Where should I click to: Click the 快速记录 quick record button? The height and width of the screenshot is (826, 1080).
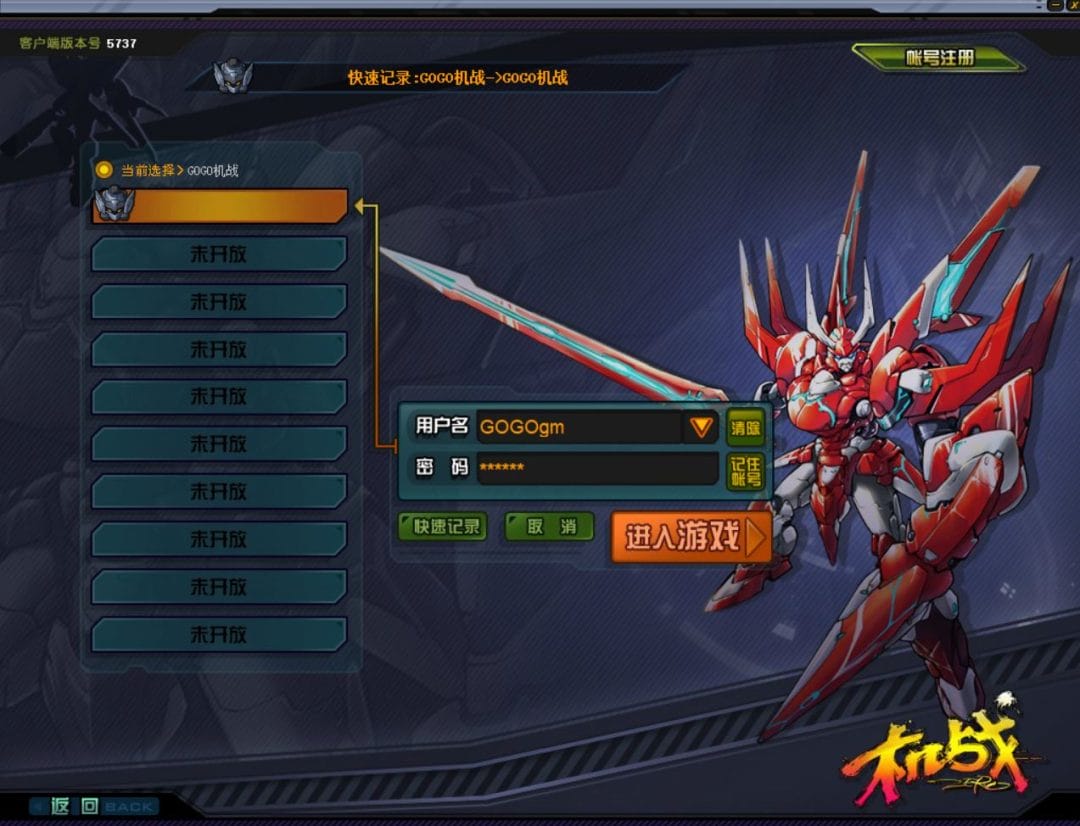pyautogui.click(x=442, y=527)
